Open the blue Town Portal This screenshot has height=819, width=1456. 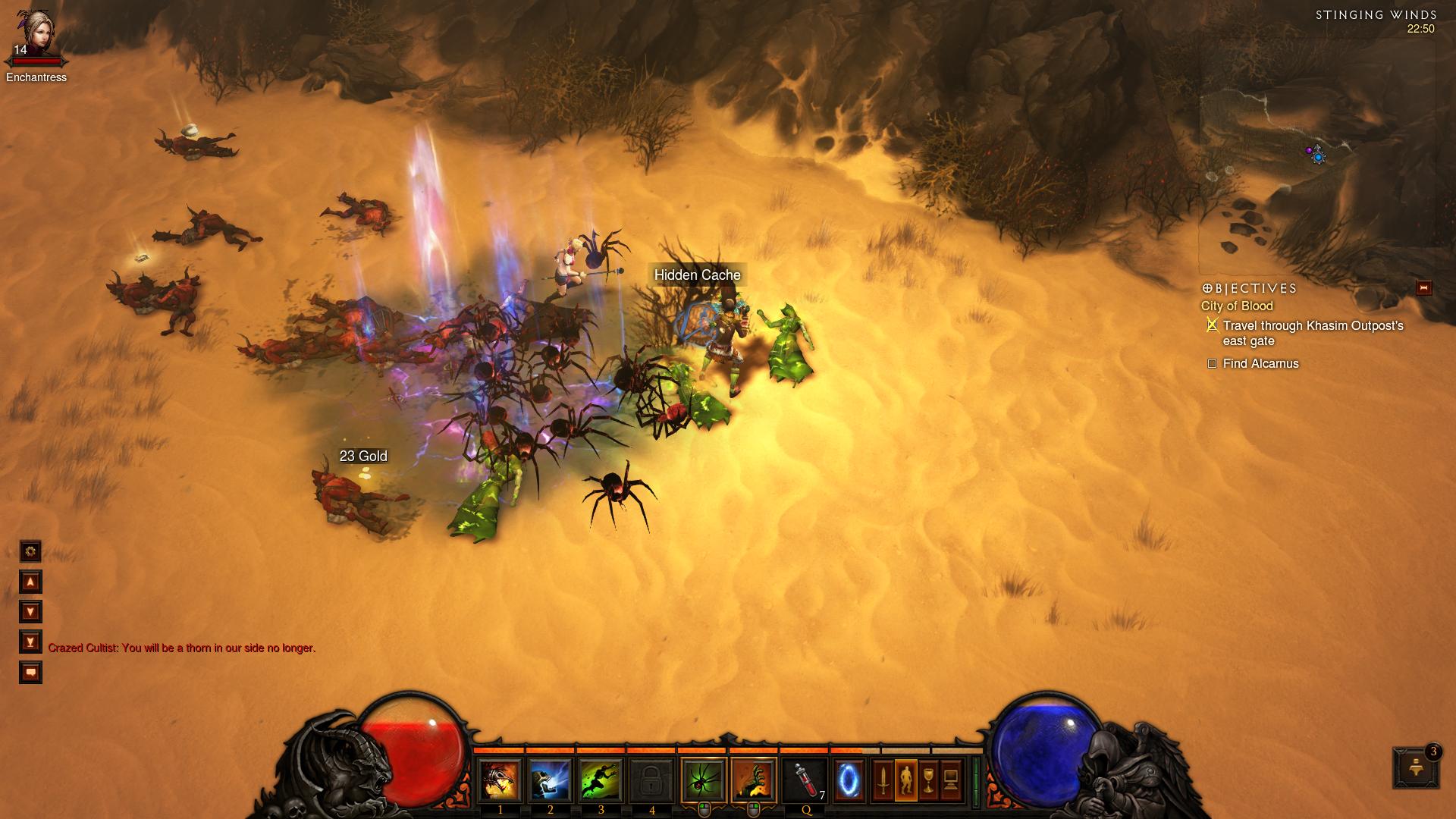click(x=849, y=780)
